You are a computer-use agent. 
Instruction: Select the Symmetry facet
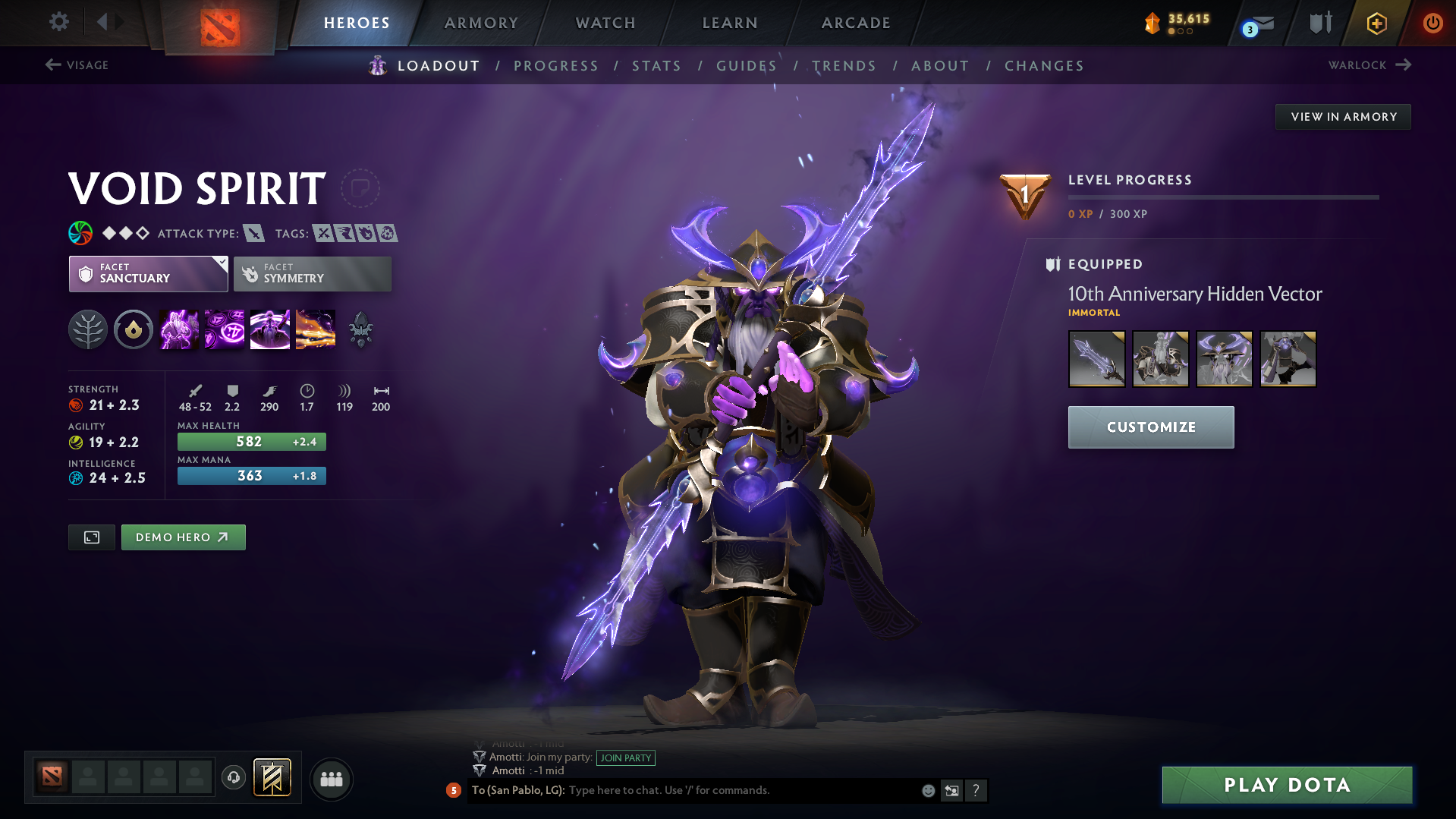312,273
